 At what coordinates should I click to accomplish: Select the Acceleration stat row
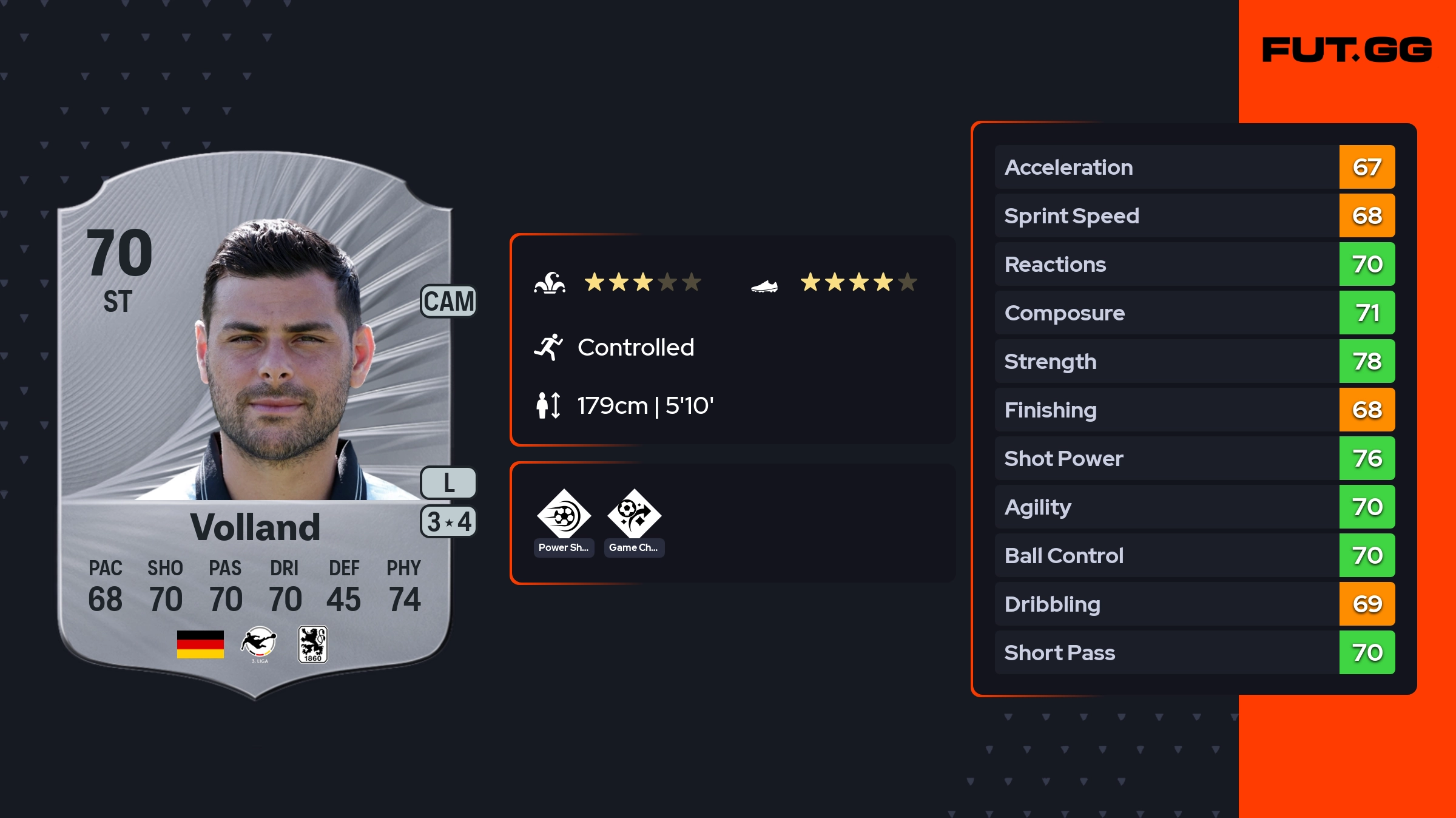[x=1194, y=167]
